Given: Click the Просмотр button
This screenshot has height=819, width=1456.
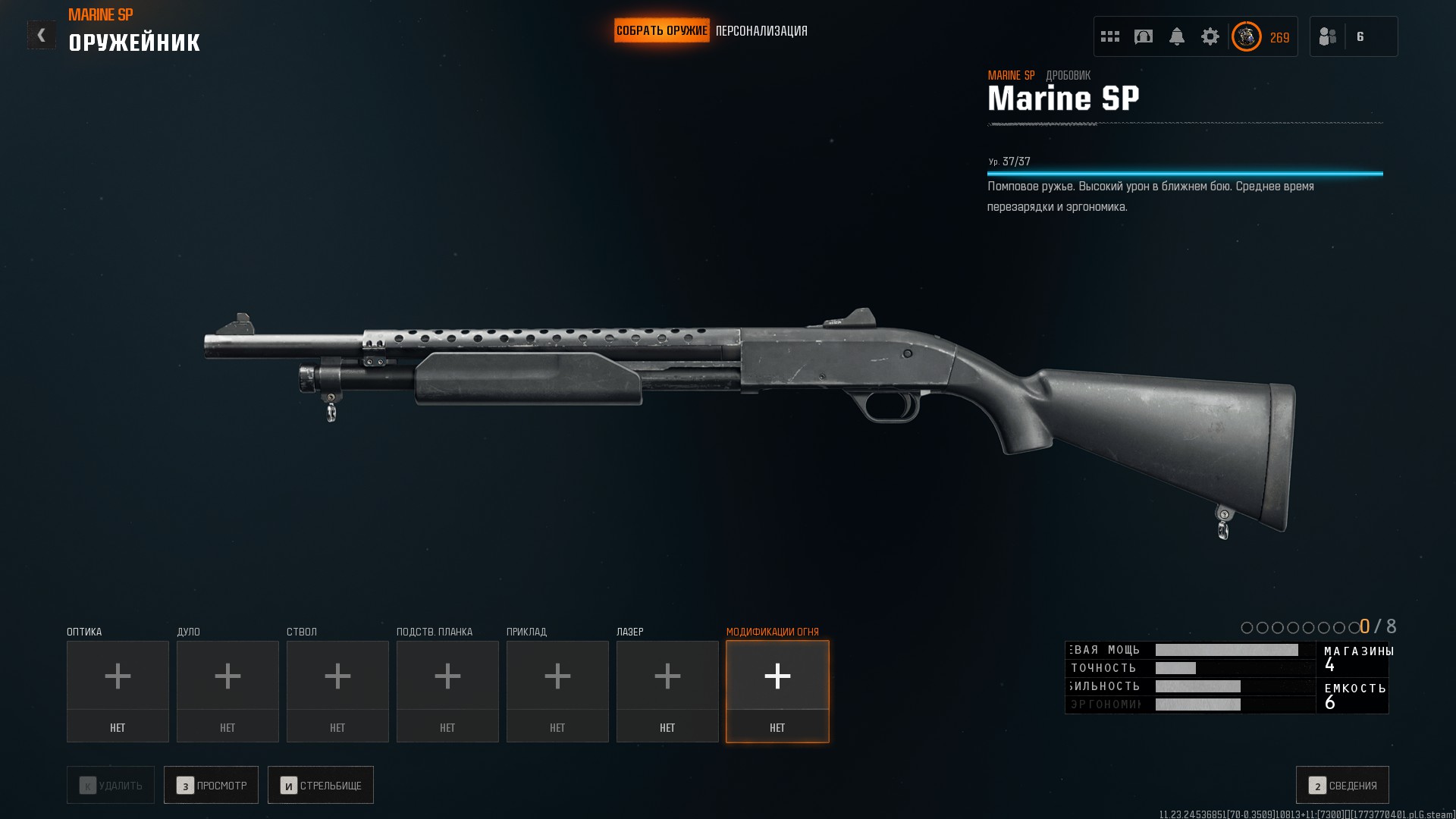Looking at the screenshot, I should [x=211, y=785].
